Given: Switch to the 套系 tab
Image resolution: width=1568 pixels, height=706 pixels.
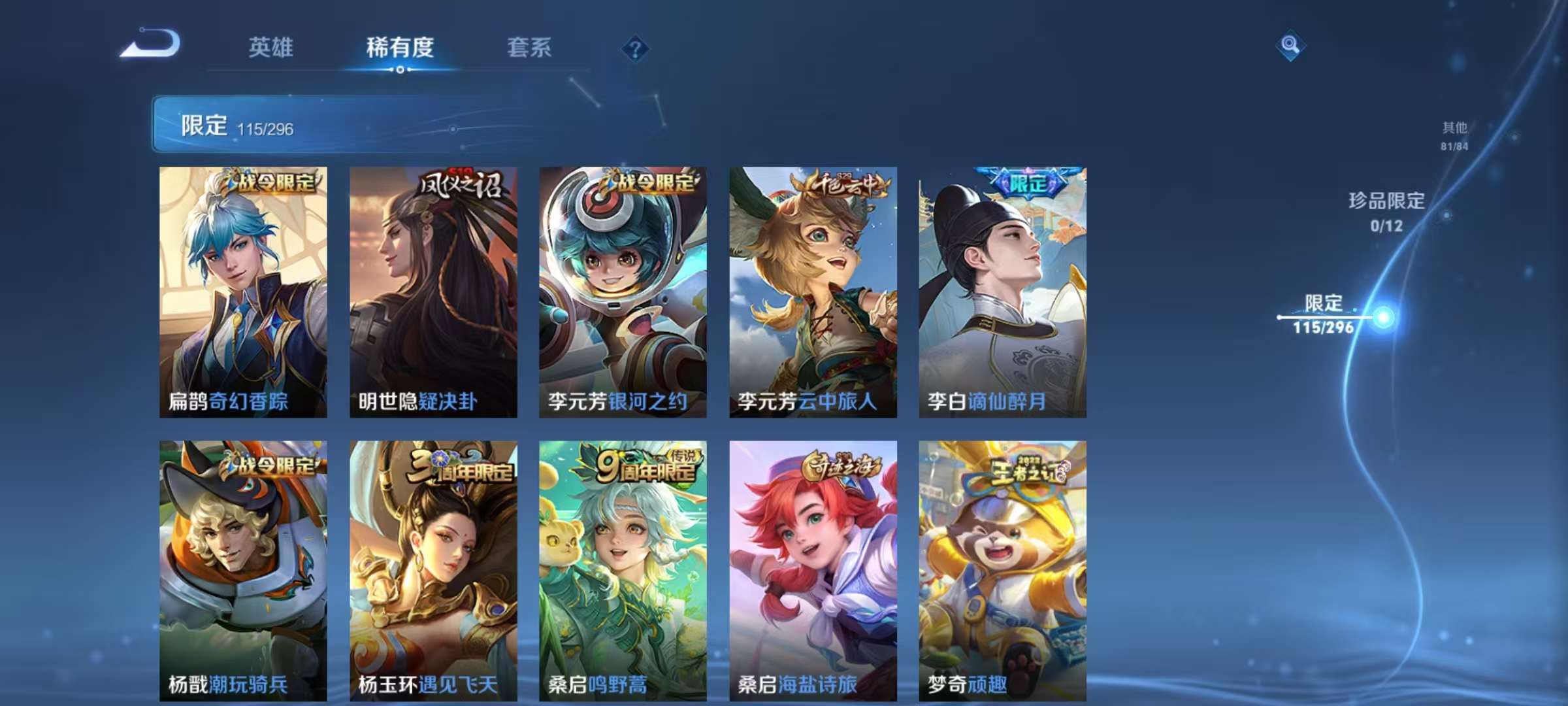Looking at the screenshot, I should click(x=529, y=47).
